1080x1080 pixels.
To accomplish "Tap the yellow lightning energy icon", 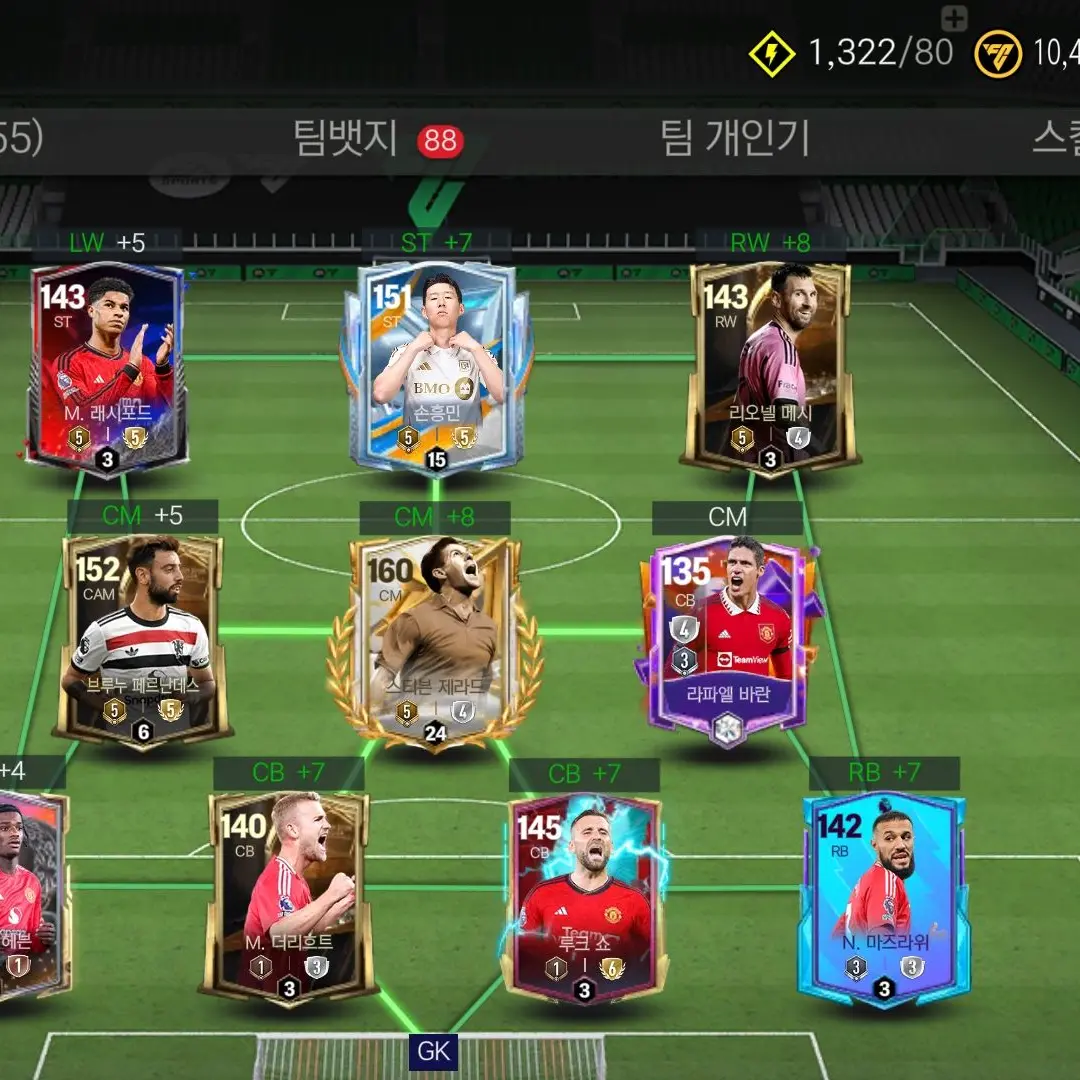I will [x=772, y=53].
